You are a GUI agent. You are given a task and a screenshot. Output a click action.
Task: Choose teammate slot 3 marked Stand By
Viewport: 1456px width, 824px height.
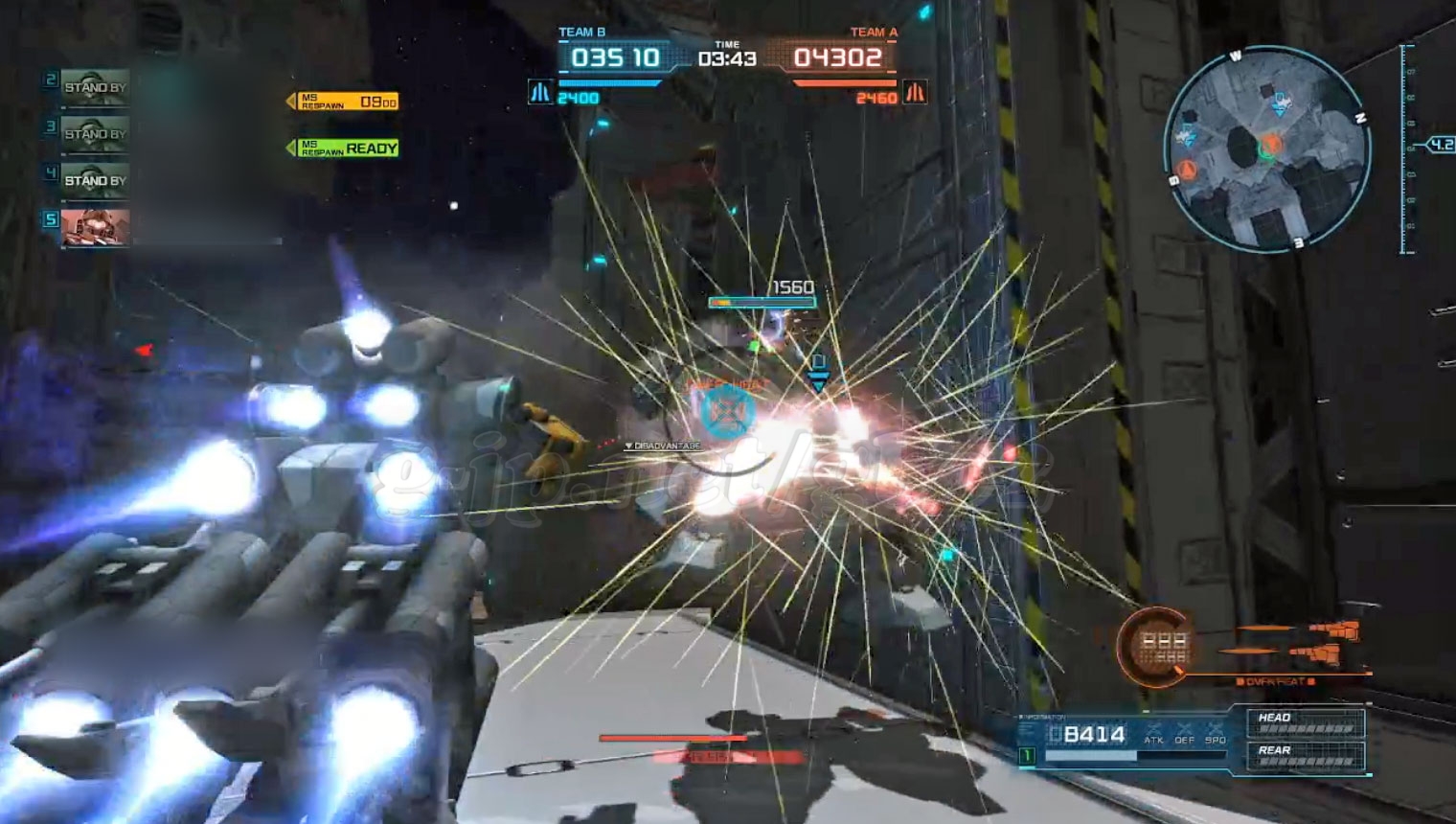coord(95,133)
